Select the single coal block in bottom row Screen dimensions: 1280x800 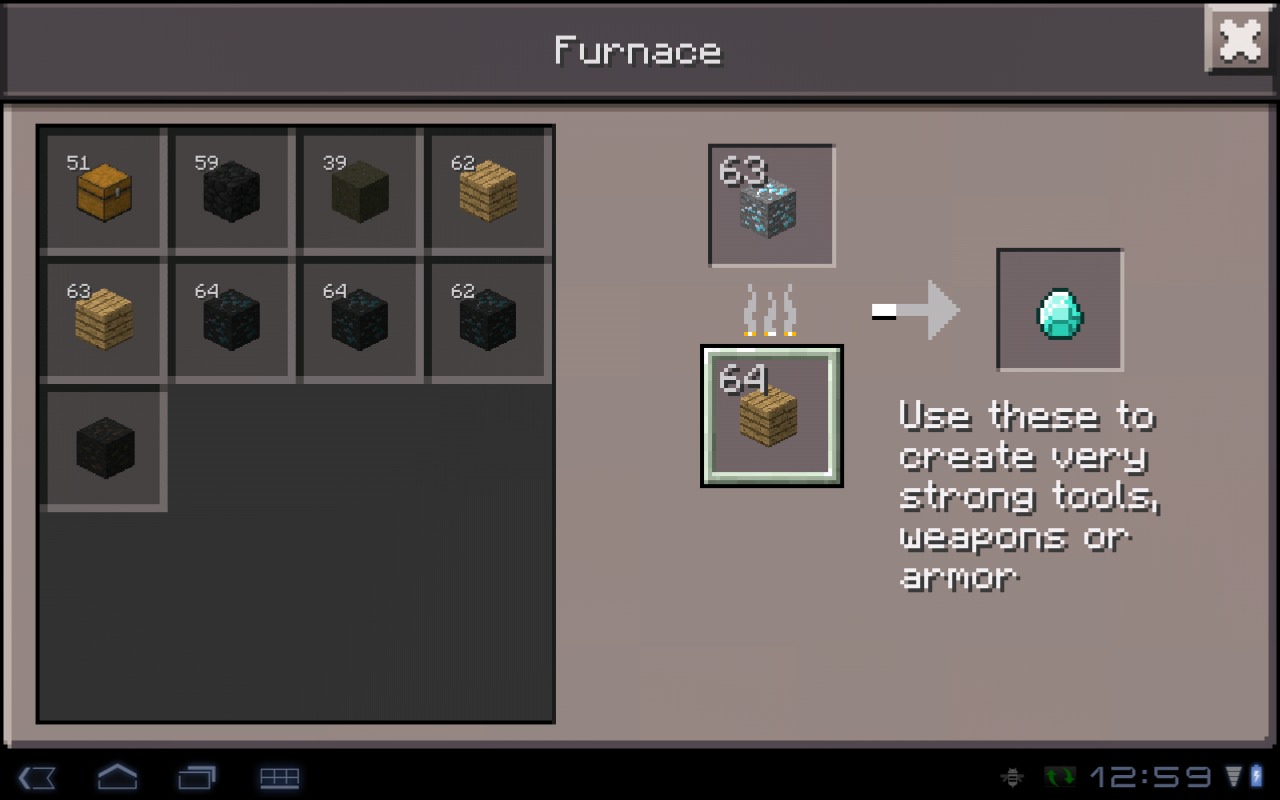[x=101, y=447]
